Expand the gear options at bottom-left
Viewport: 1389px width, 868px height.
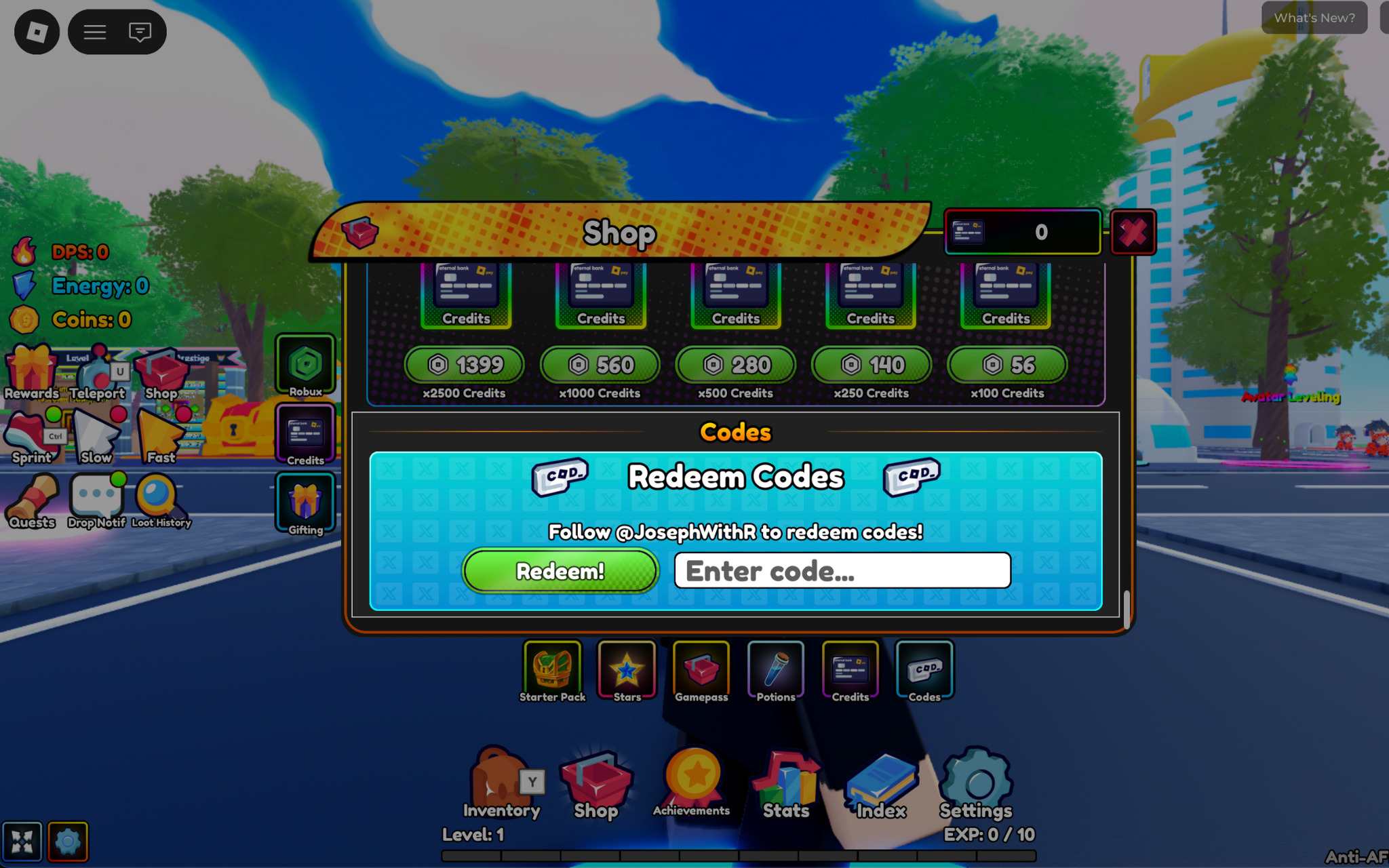point(67,840)
